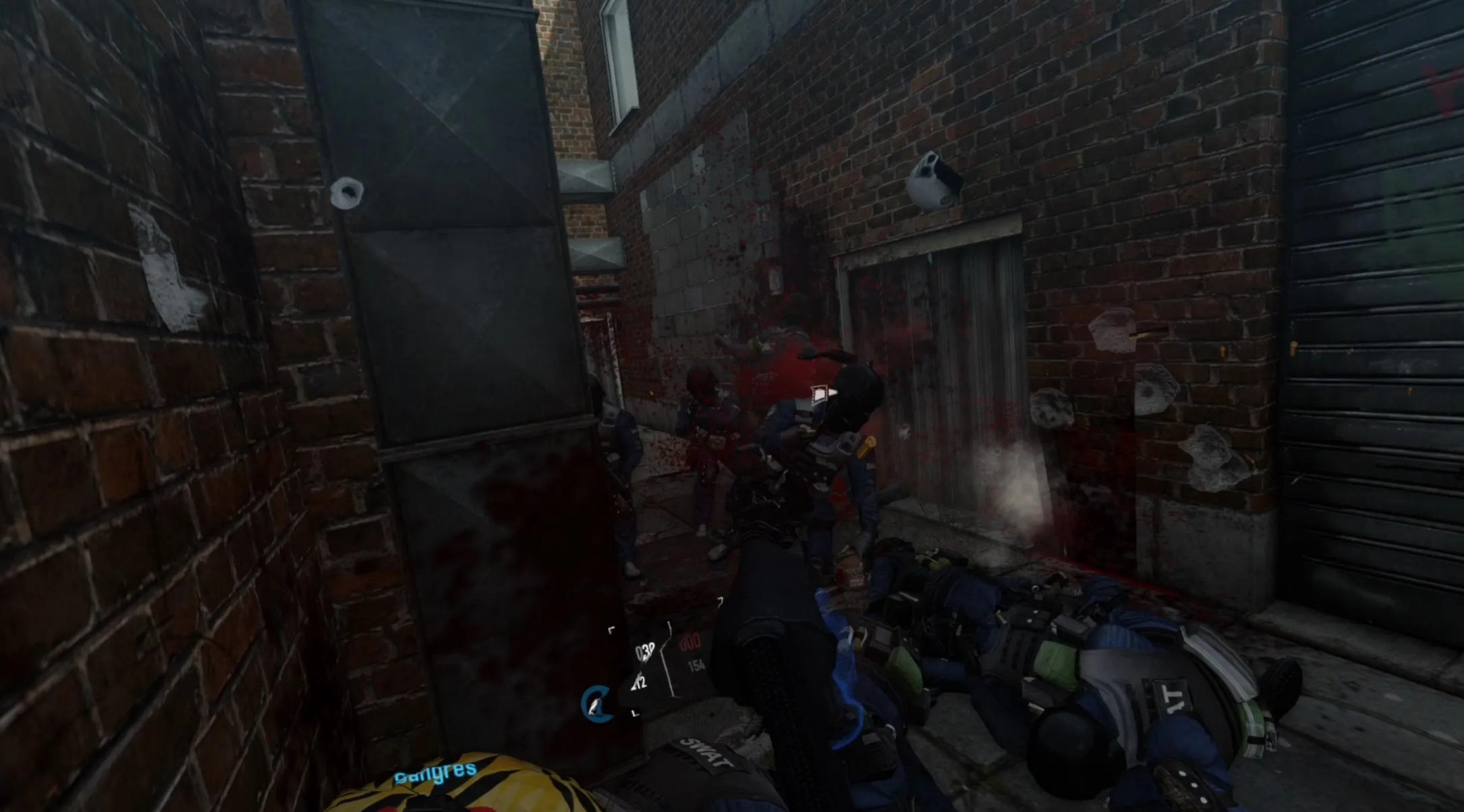The width and height of the screenshot is (1464, 812).
Task: Expand the left bracket of the HUD panel
Action: pyautogui.click(x=611, y=629)
